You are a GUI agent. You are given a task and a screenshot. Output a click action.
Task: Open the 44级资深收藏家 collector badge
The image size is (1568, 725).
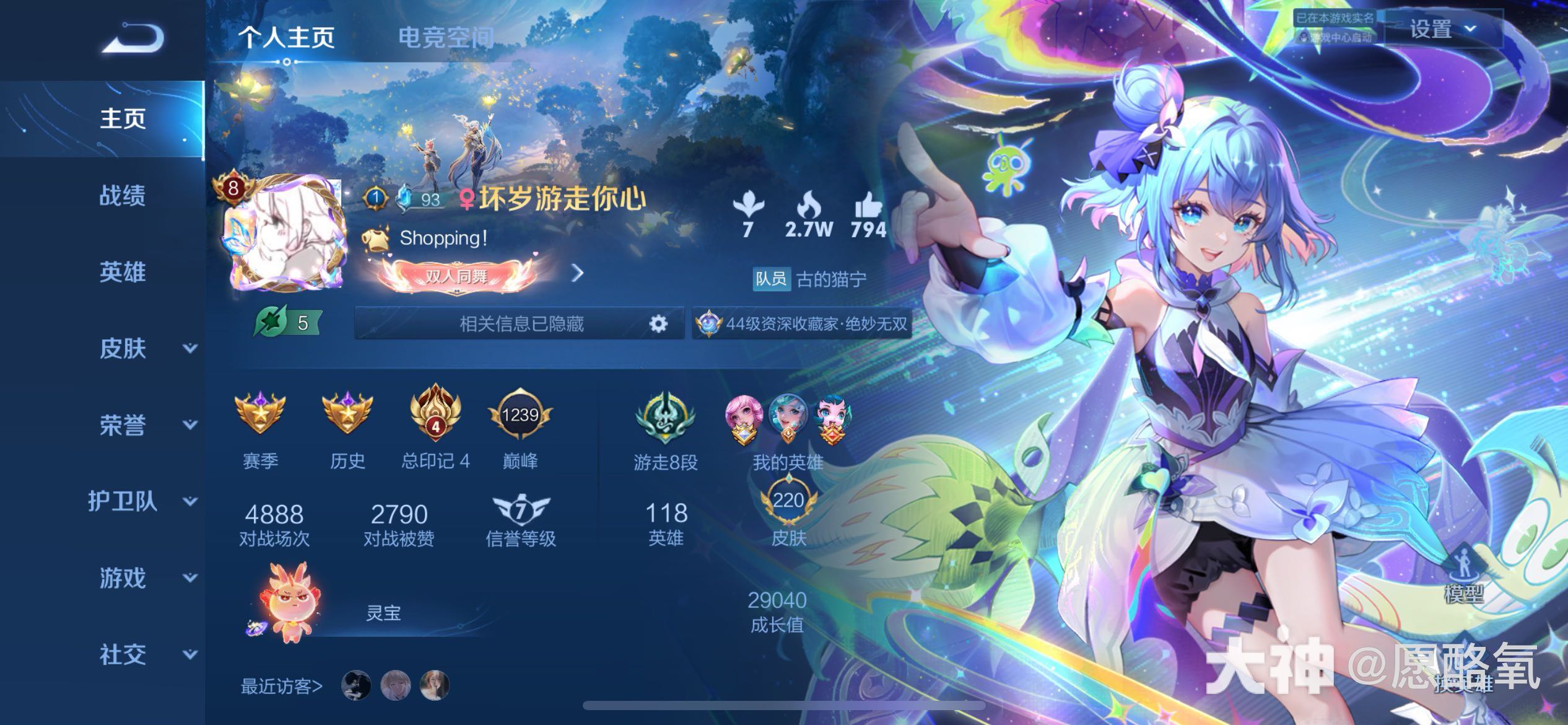[x=802, y=323]
